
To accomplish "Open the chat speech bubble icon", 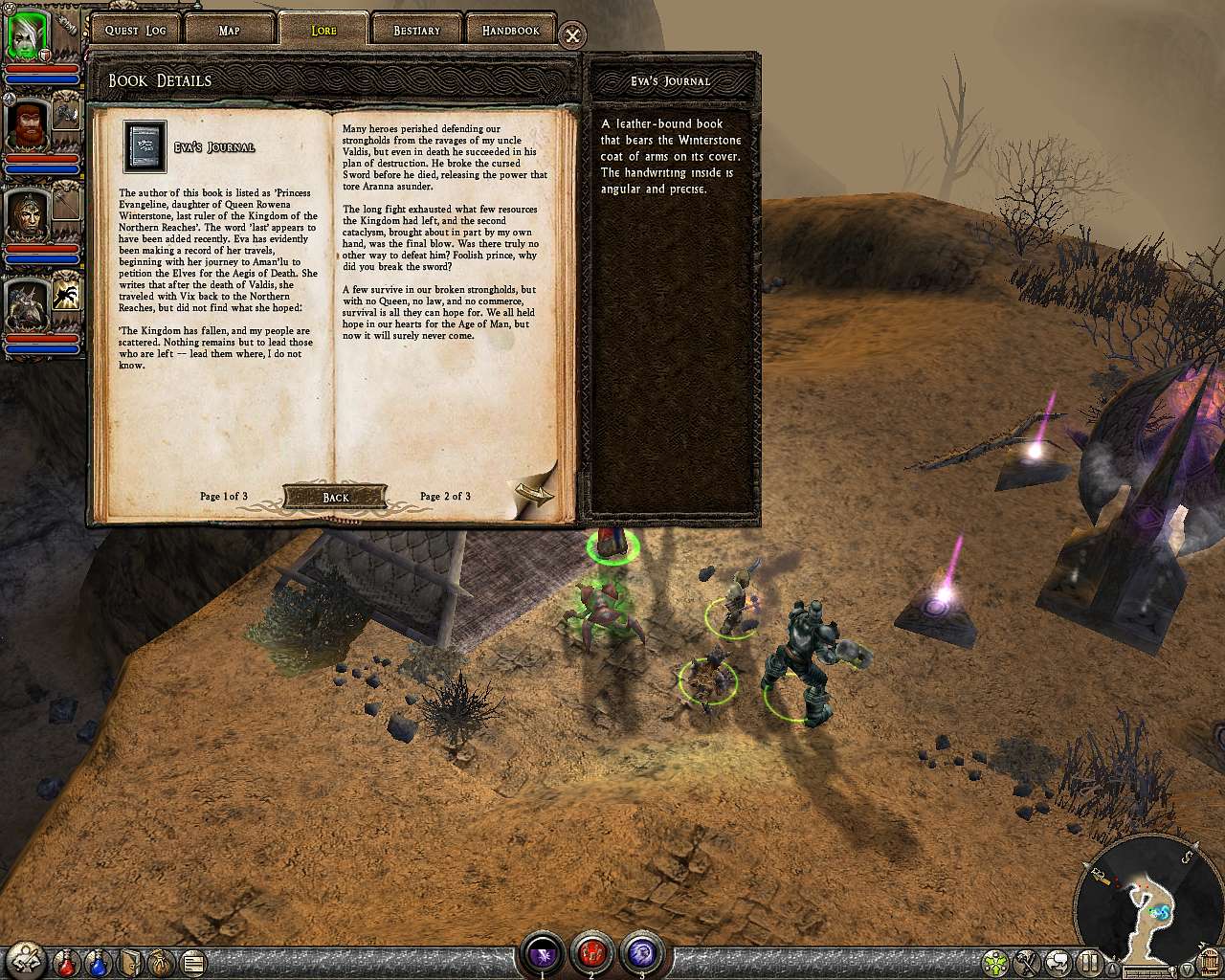I will tap(1058, 961).
